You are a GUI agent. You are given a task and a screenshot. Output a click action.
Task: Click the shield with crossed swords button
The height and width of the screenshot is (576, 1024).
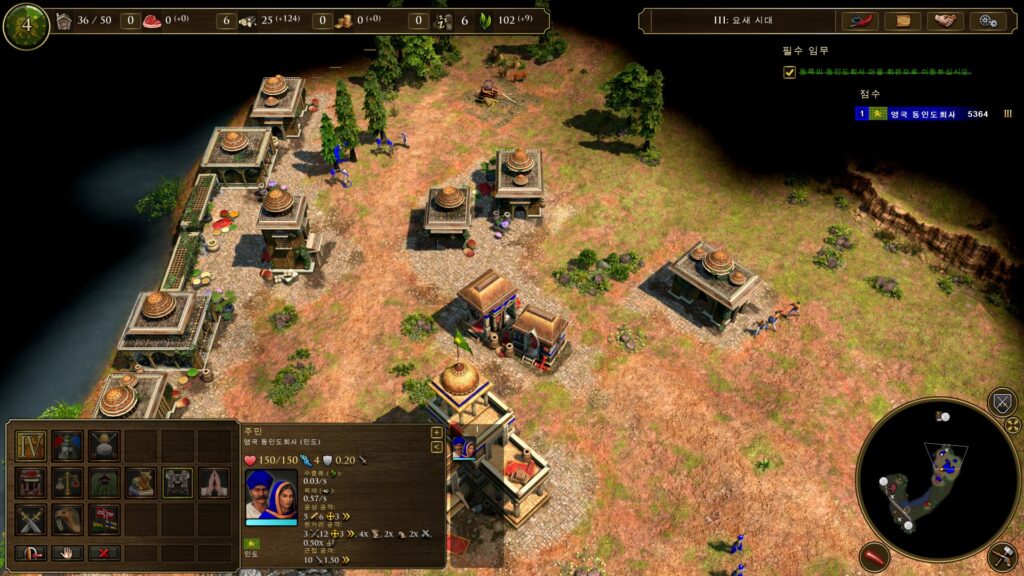tap(1001, 402)
